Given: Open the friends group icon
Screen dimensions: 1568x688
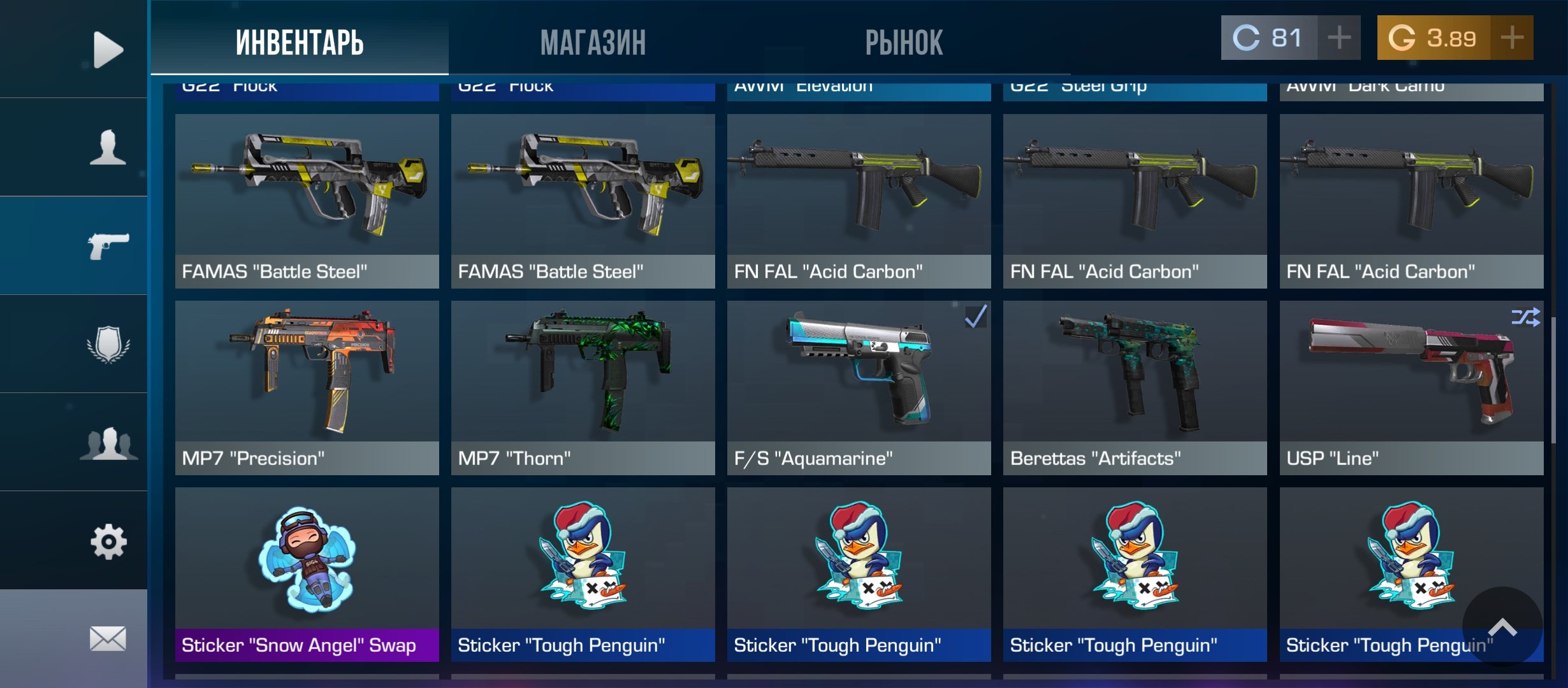Looking at the screenshot, I should click(107, 443).
